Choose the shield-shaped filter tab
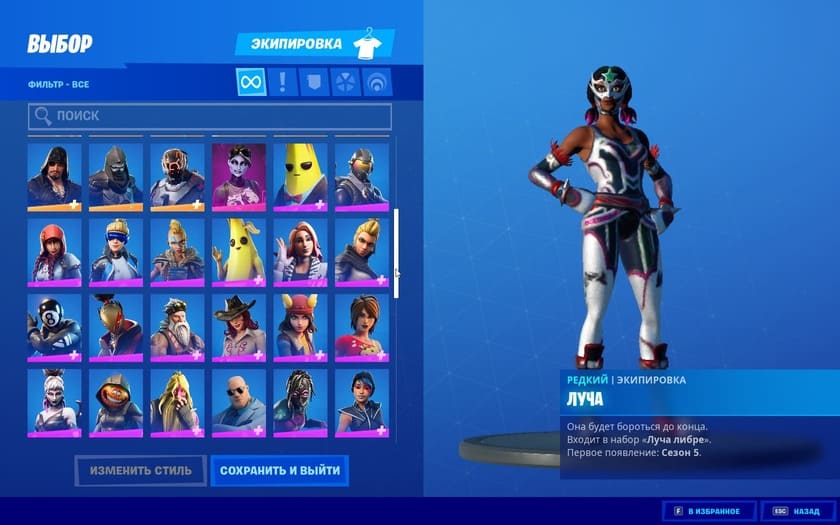This screenshot has height=525, width=840. click(x=314, y=82)
